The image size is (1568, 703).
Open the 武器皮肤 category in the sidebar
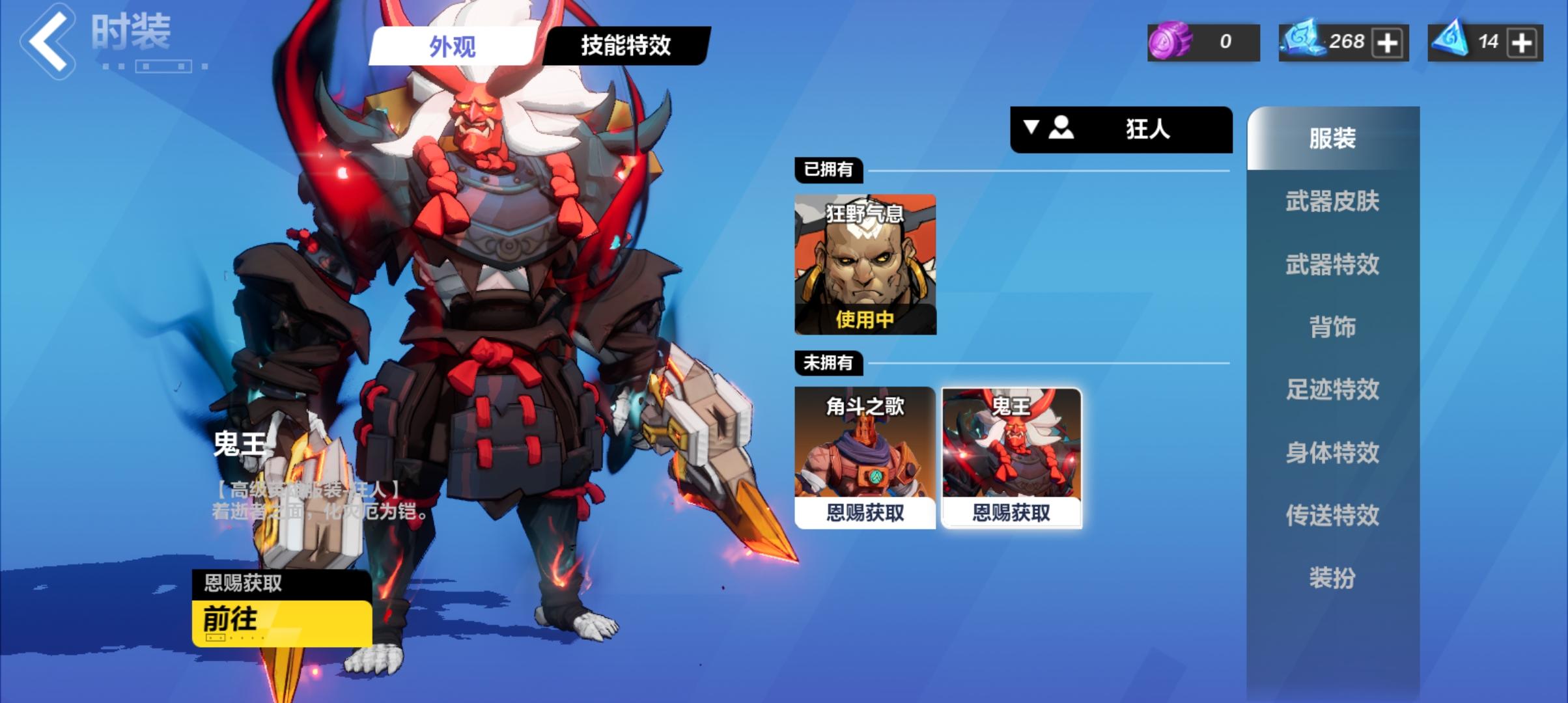pos(1333,202)
